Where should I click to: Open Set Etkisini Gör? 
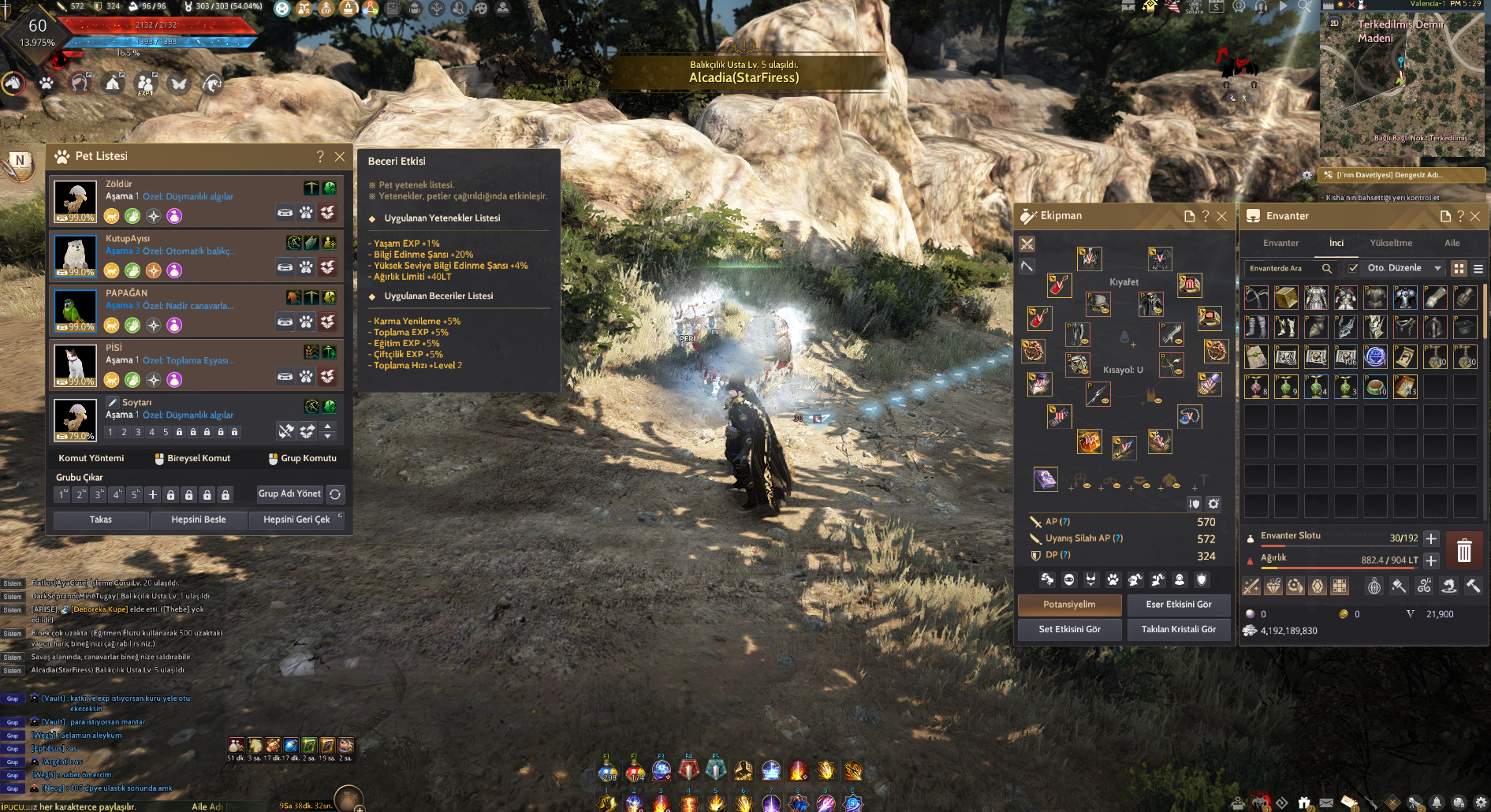[1070, 629]
